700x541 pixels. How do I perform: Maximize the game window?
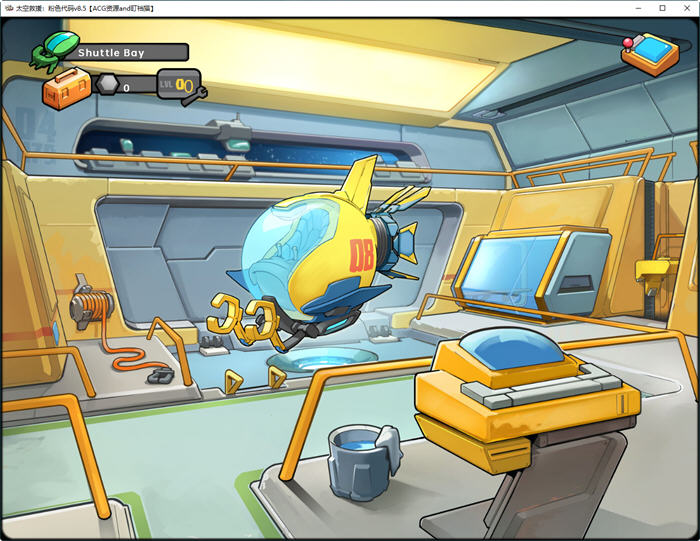point(662,8)
